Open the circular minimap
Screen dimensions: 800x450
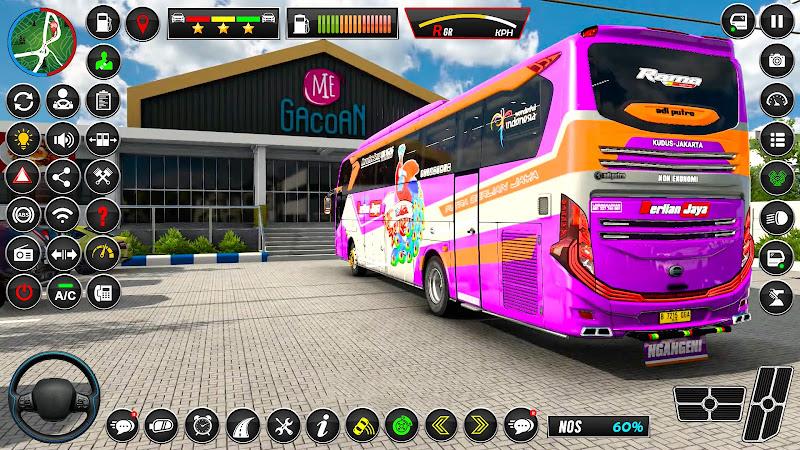click(x=35, y=41)
